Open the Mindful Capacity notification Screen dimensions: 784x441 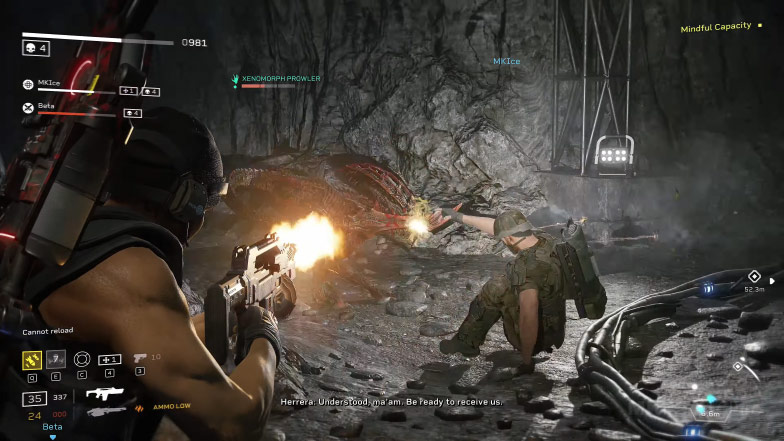pos(715,28)
